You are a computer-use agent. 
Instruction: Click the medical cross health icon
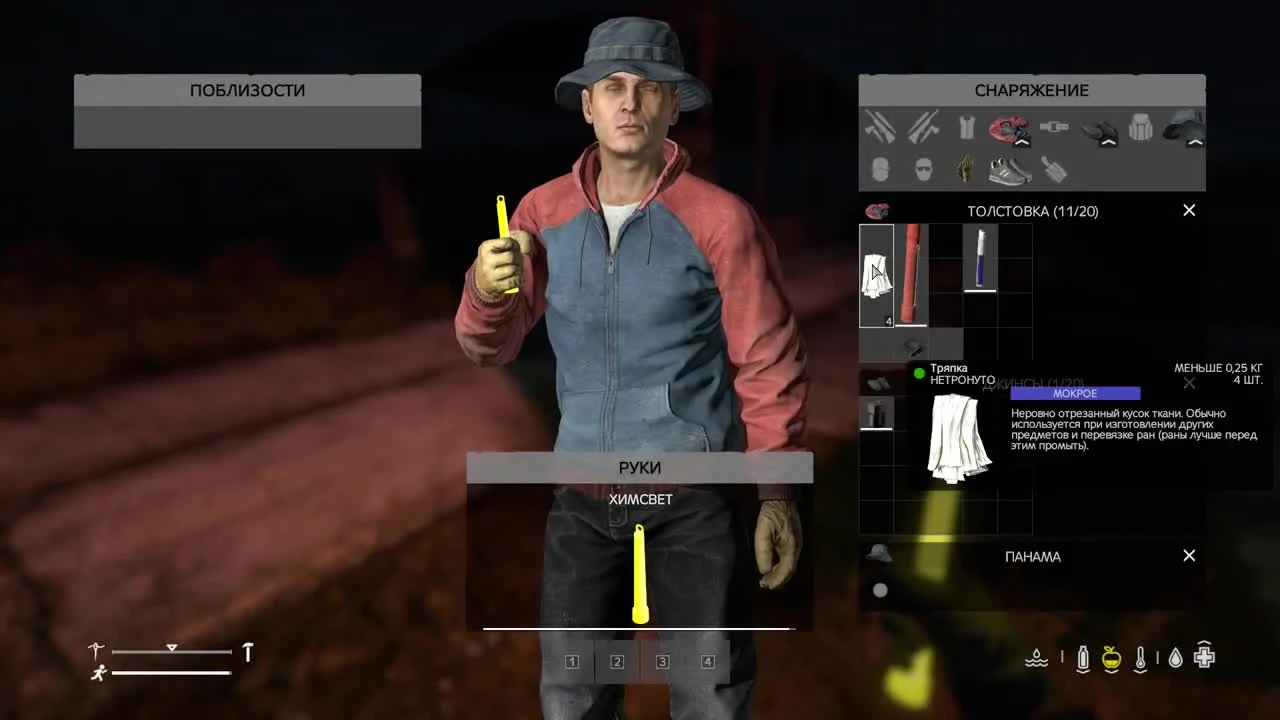(1204, 655)
